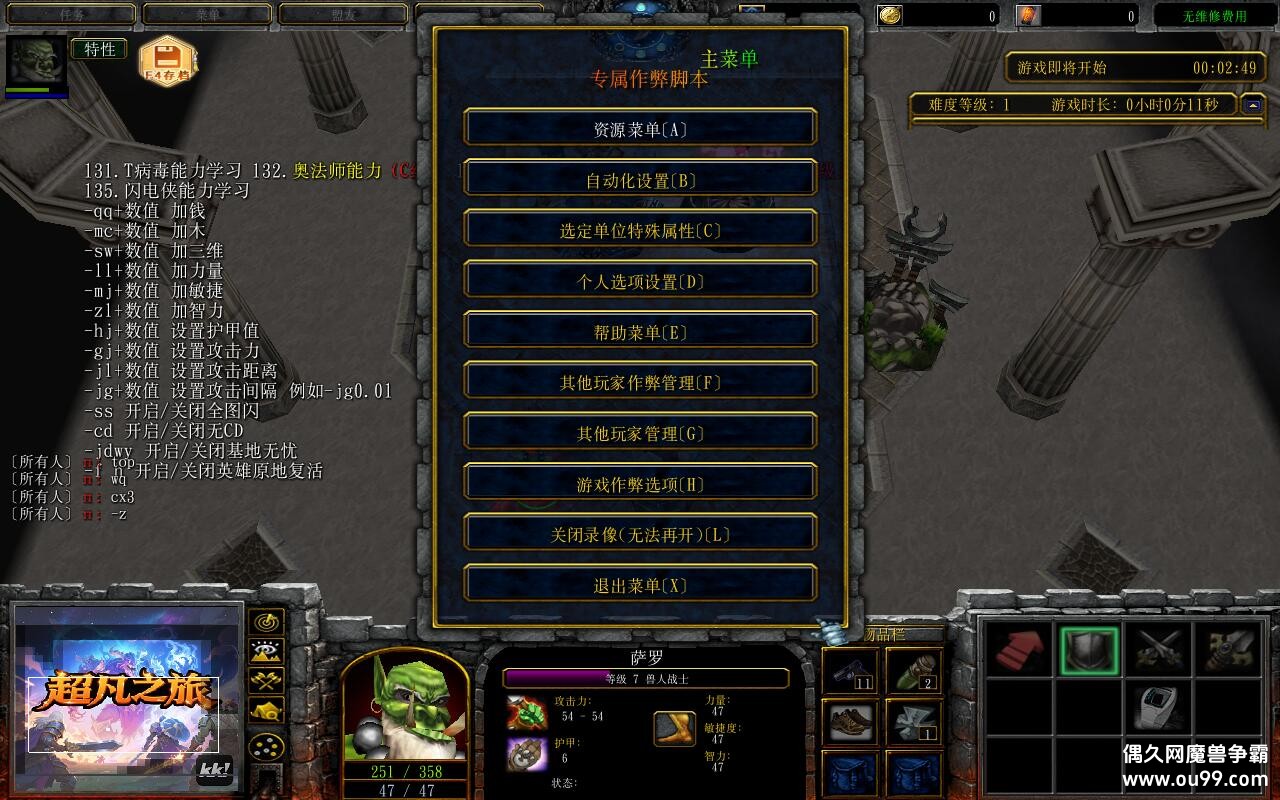Choose 游戏作弊选项 (H) game cheat options

tap(640, 485)
